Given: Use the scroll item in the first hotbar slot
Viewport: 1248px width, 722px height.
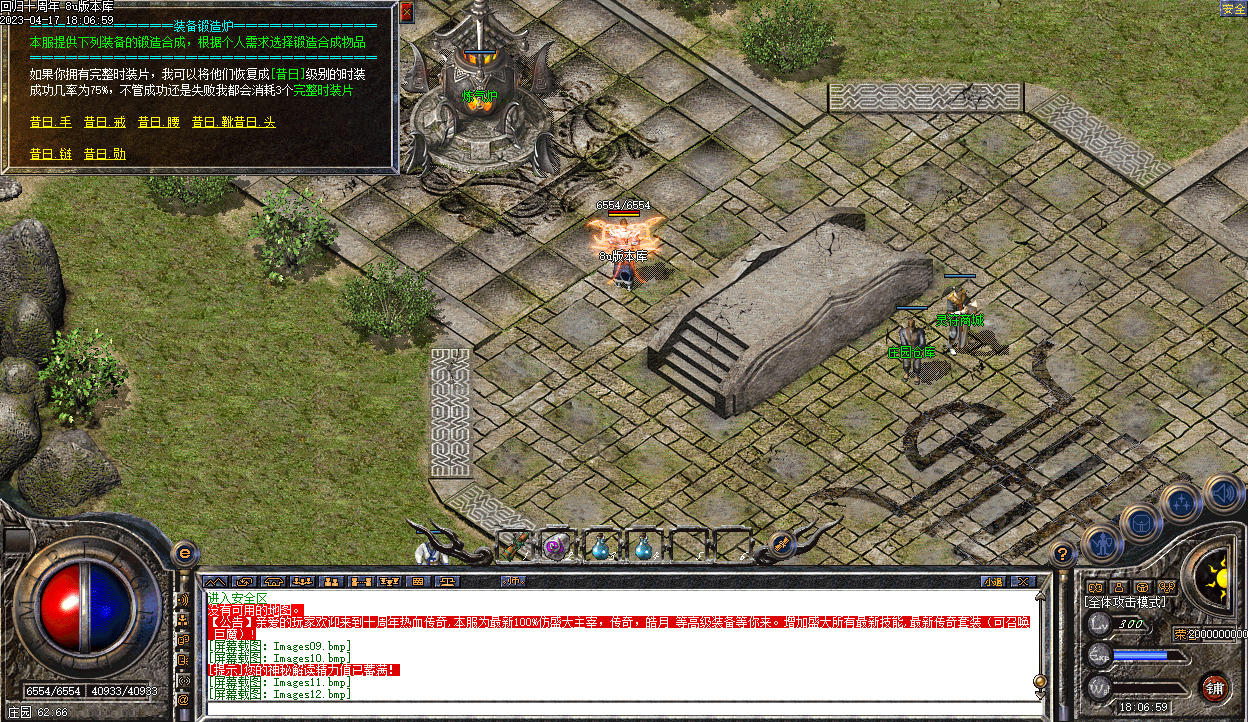Looking at the screenshot, I should tap(514, 546).
